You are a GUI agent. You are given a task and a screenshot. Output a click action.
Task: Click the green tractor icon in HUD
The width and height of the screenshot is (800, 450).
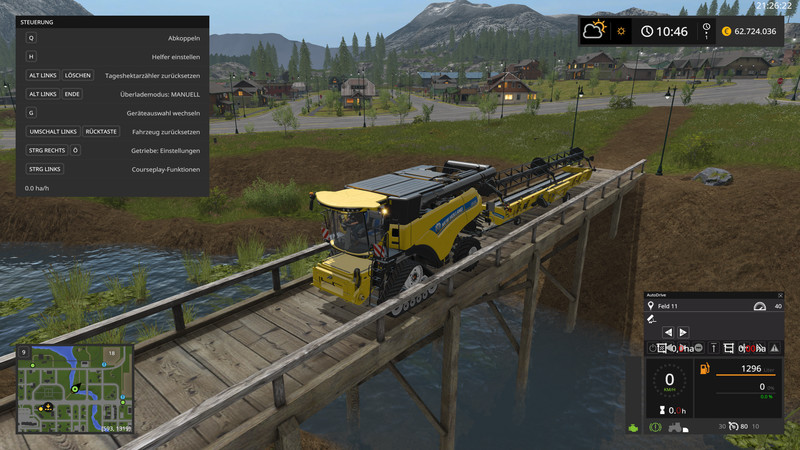(633, 428)
